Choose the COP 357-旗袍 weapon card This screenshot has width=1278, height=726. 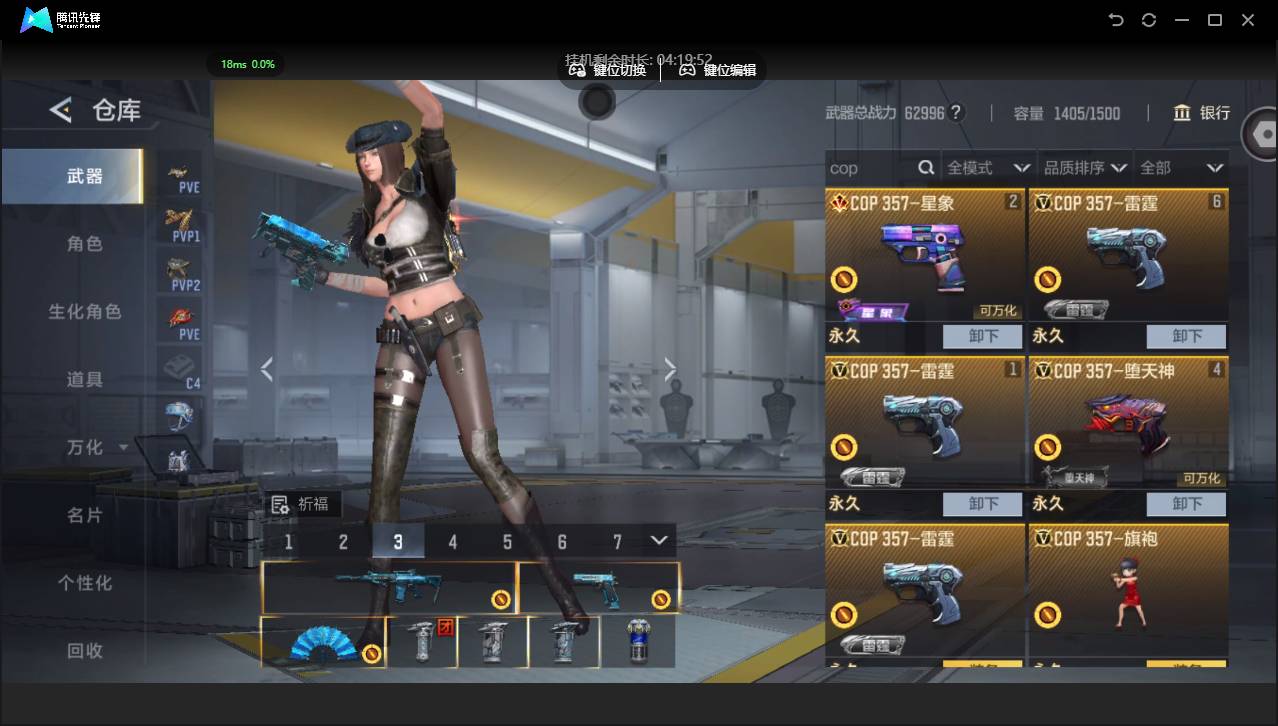point(1128,590)
